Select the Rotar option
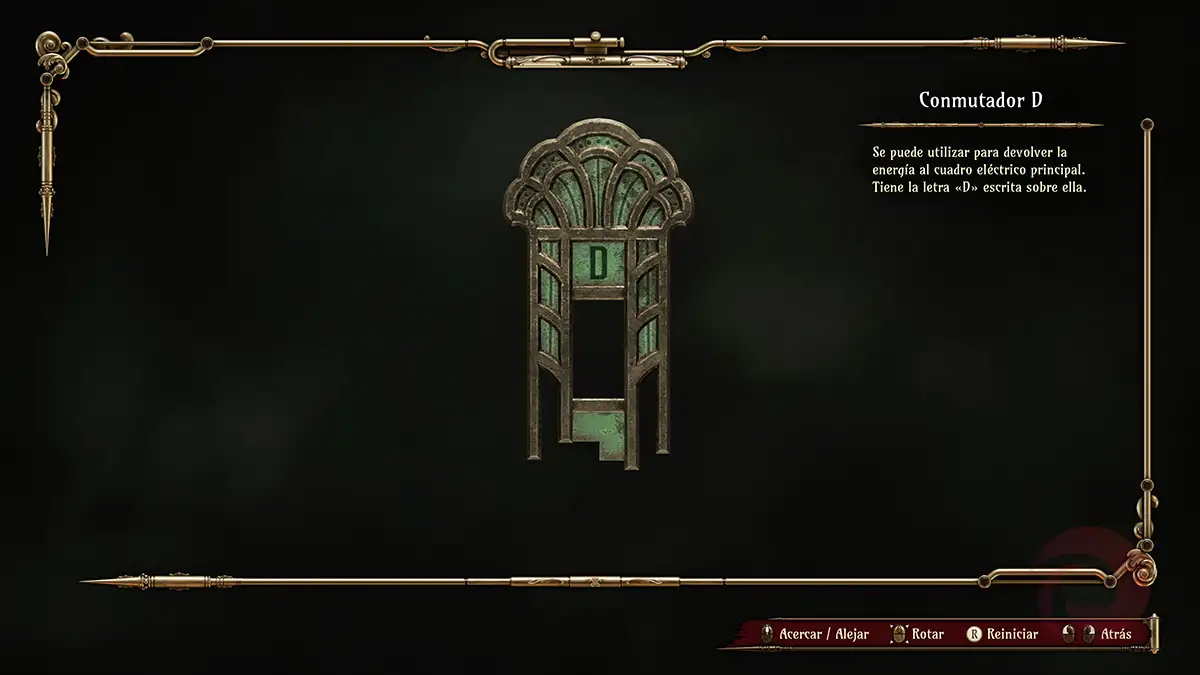1200x675 pixels. tap(926, 634)
